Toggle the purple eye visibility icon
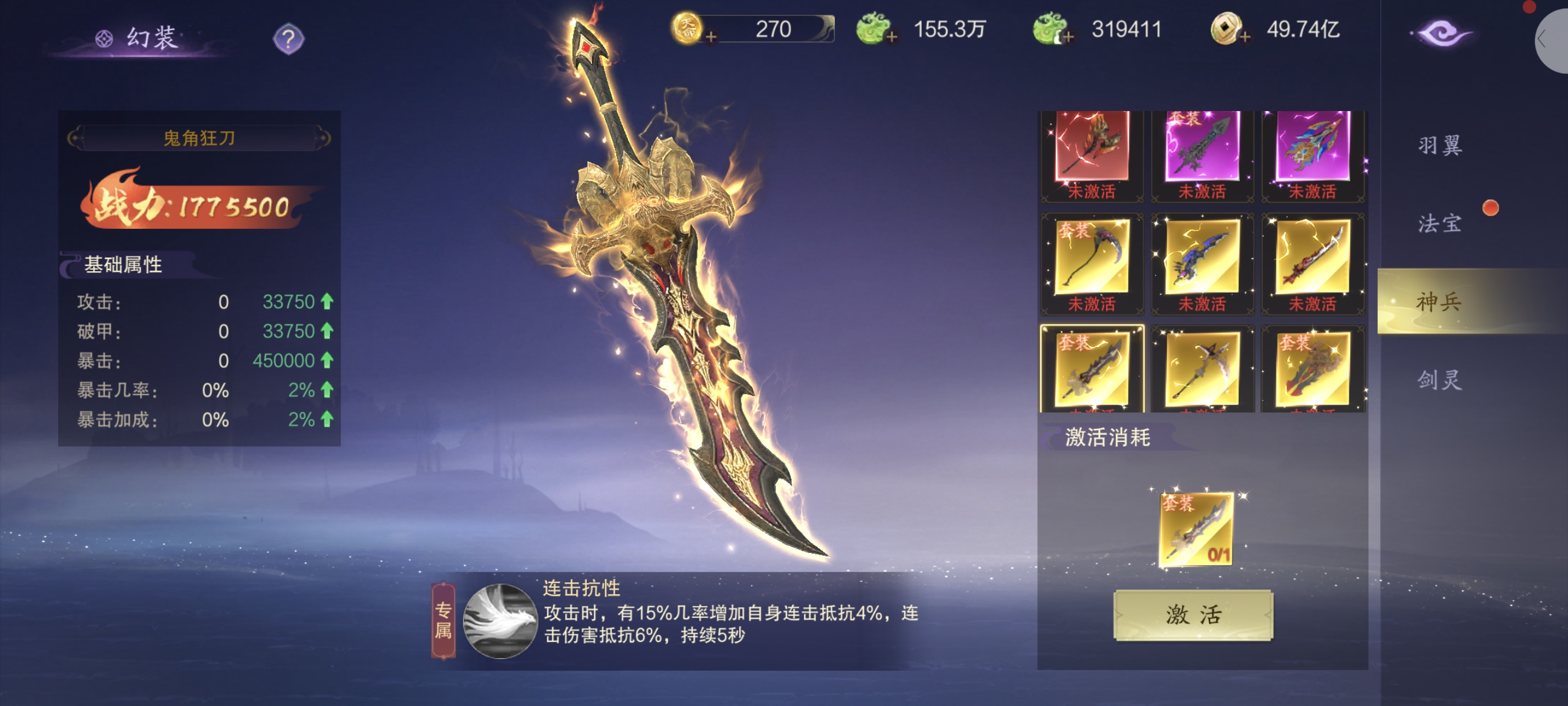Viewport: 1568px width, 706px height. 1441,34
